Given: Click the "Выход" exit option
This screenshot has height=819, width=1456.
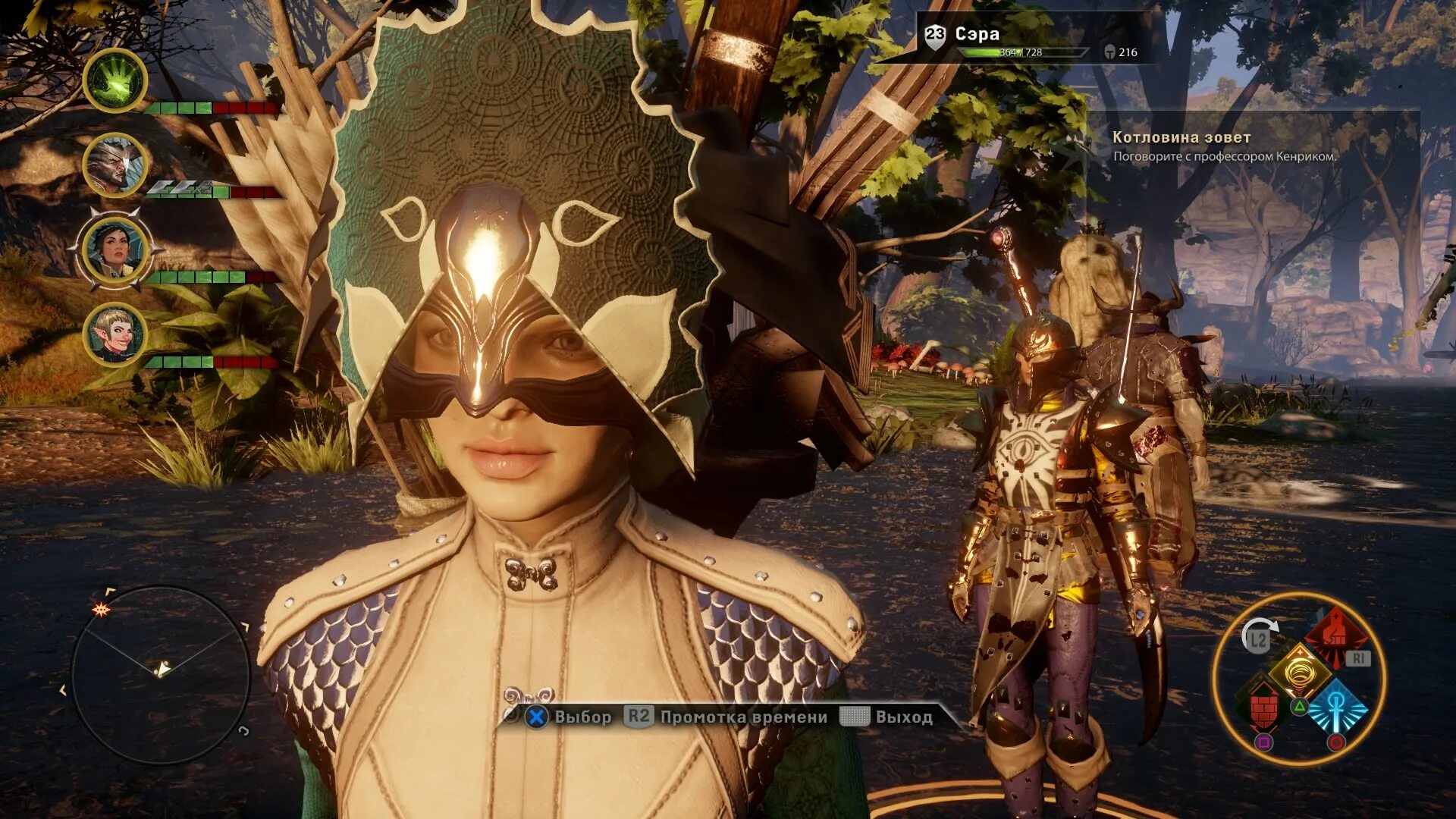Looking at the screenshot, I should tap(887, 717).
